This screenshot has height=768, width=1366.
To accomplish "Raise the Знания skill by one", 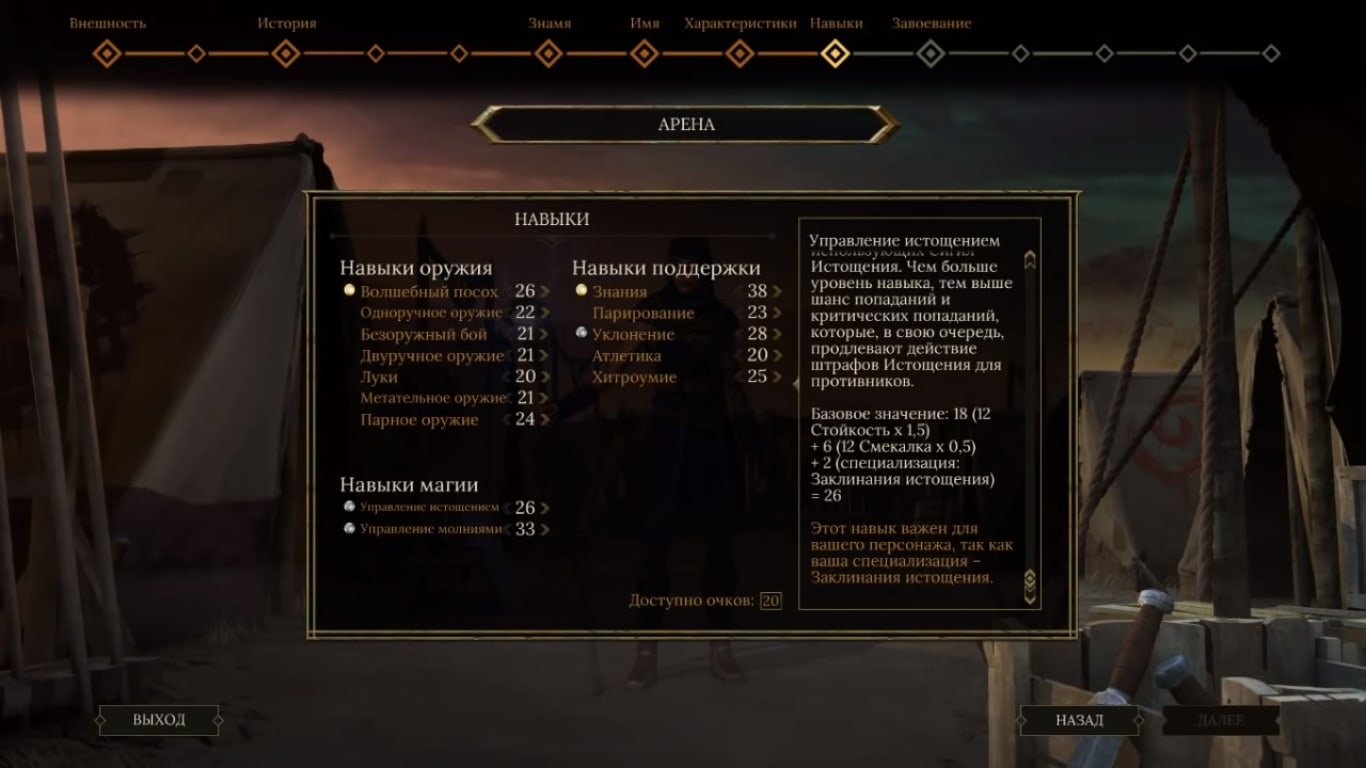I will coord(777,292).
